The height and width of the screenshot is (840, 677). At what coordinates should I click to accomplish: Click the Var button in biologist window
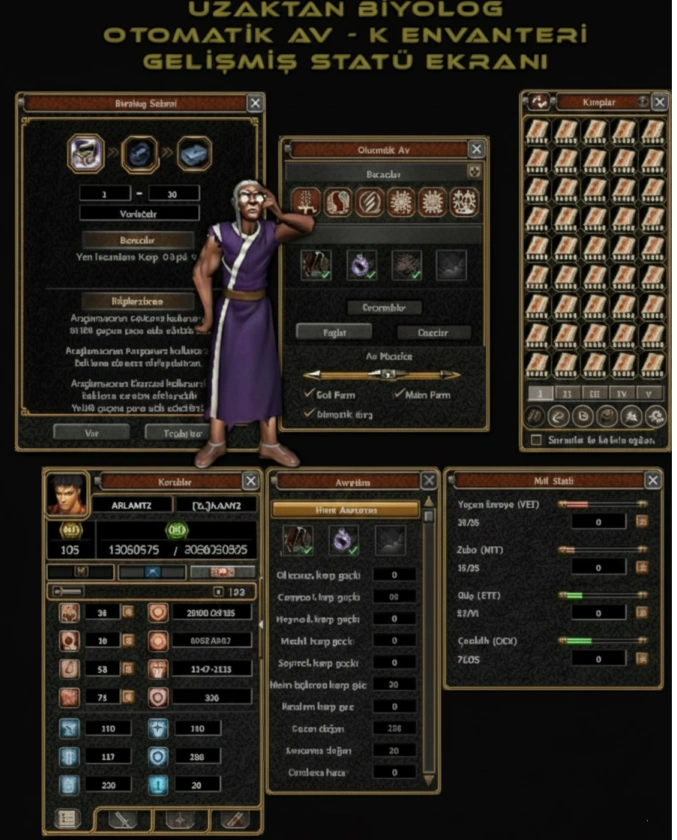[x=91, y=432]
